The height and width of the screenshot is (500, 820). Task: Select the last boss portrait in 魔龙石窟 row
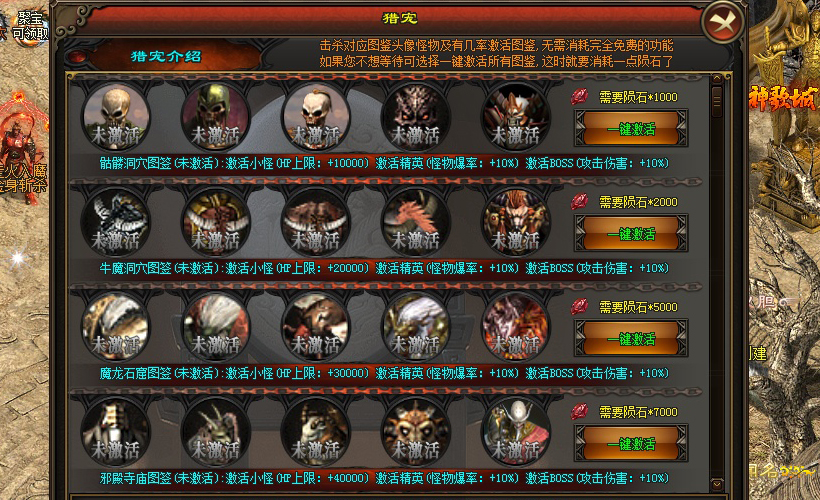(515, 325)
